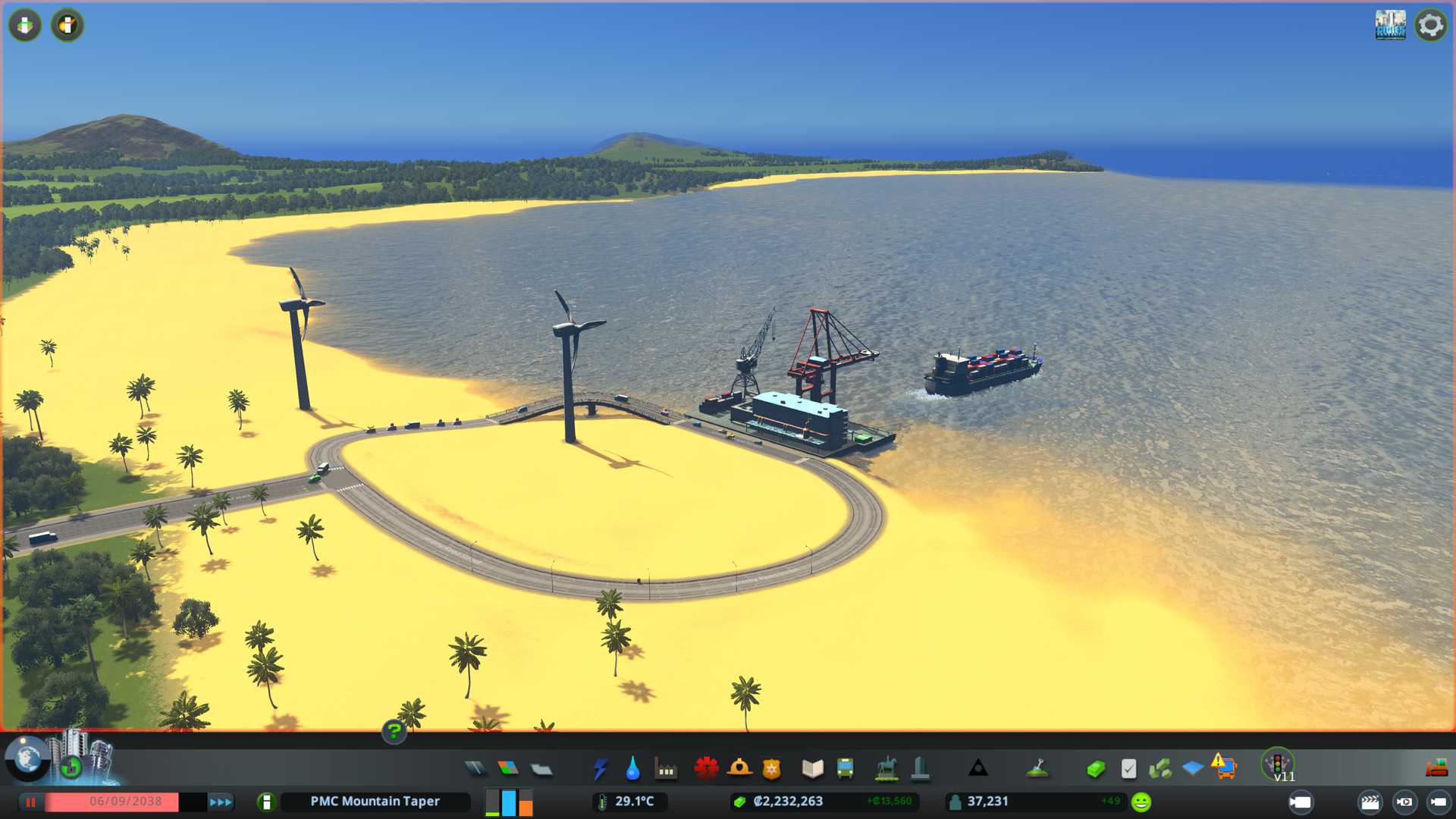Image resolution: width=1456 pixels, height=819 pixels.
Task: Open the garbage and industry factory menu
Action: 666,769
